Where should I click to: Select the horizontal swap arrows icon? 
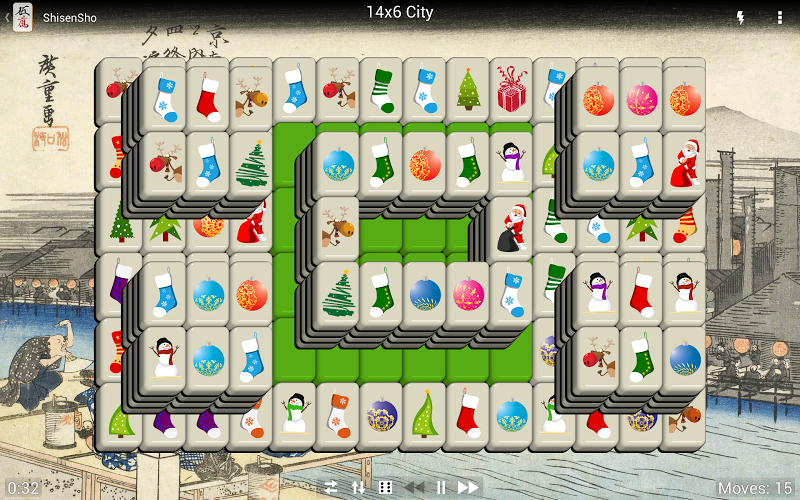[x=330, y=487]
